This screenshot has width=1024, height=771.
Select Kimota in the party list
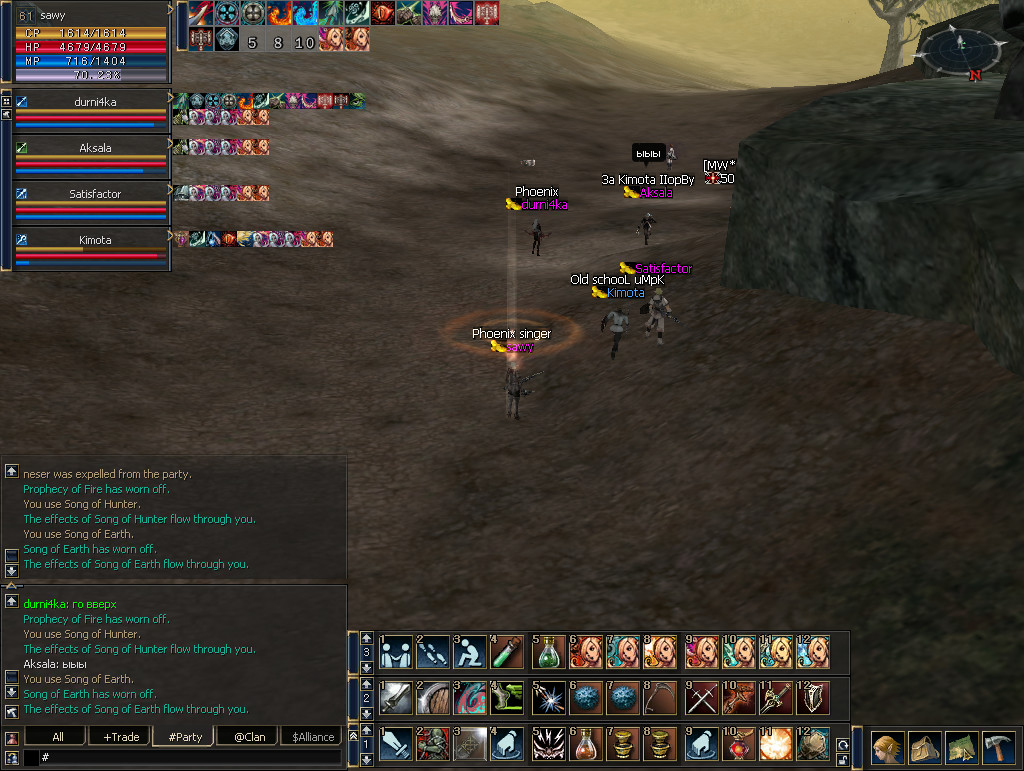pyautogui.click(x=94, y=240)
